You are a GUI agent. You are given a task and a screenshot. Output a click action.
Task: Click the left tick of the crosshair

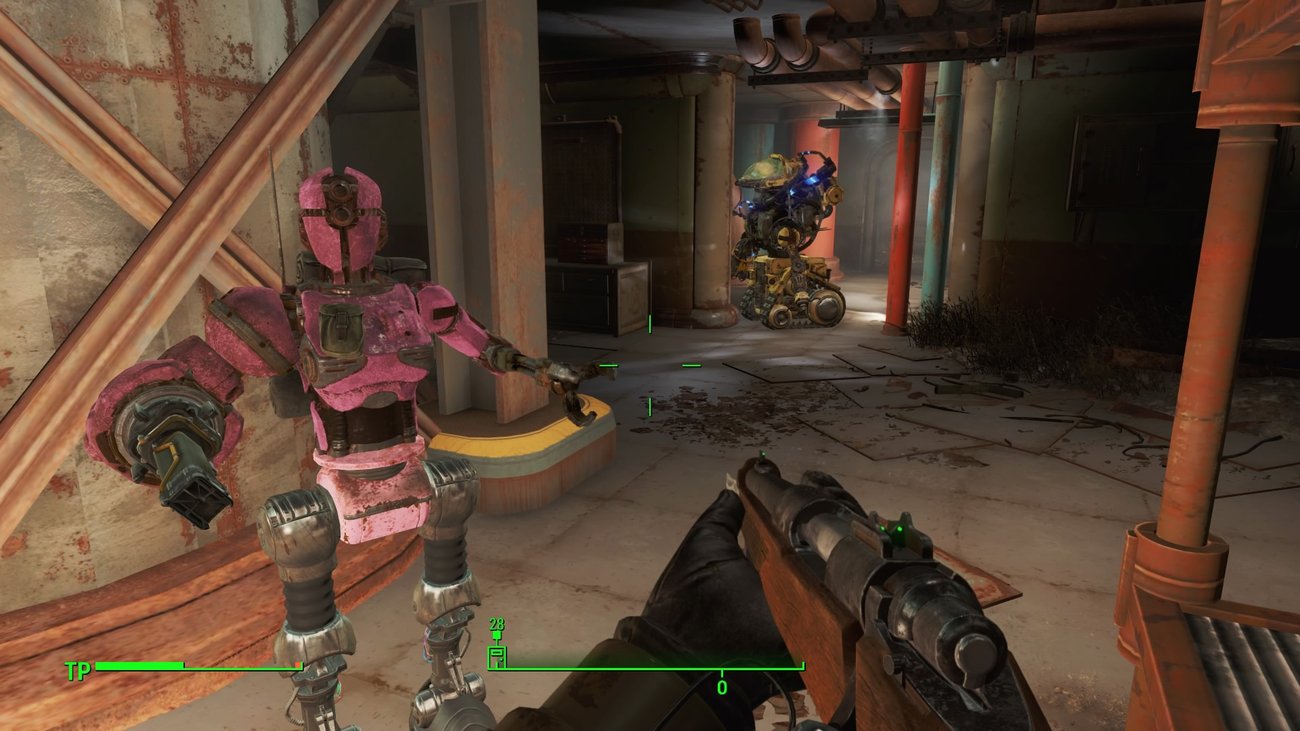click(x=608, y=365)
